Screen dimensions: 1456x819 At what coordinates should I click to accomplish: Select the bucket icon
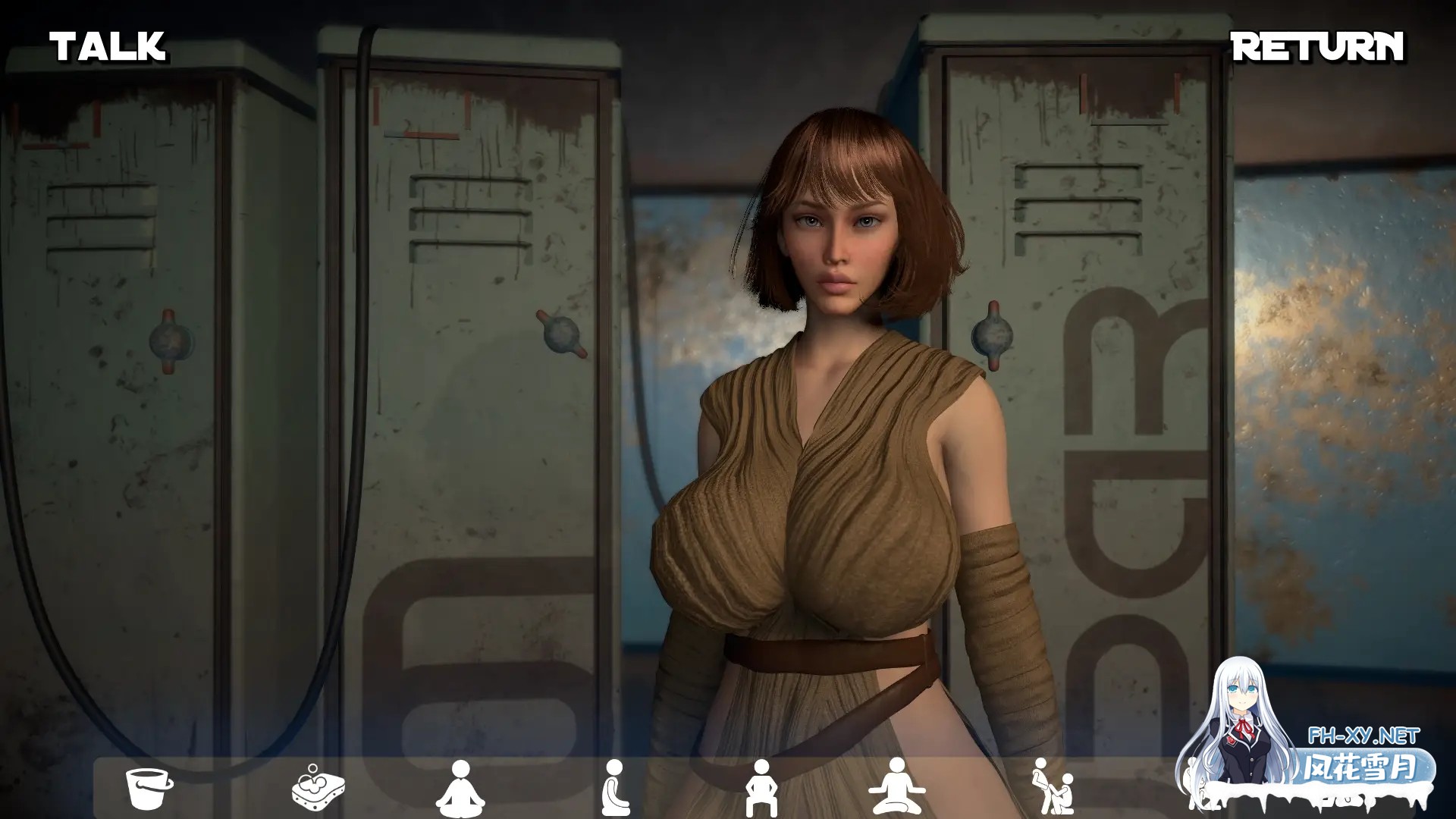[x=148, y=788]
